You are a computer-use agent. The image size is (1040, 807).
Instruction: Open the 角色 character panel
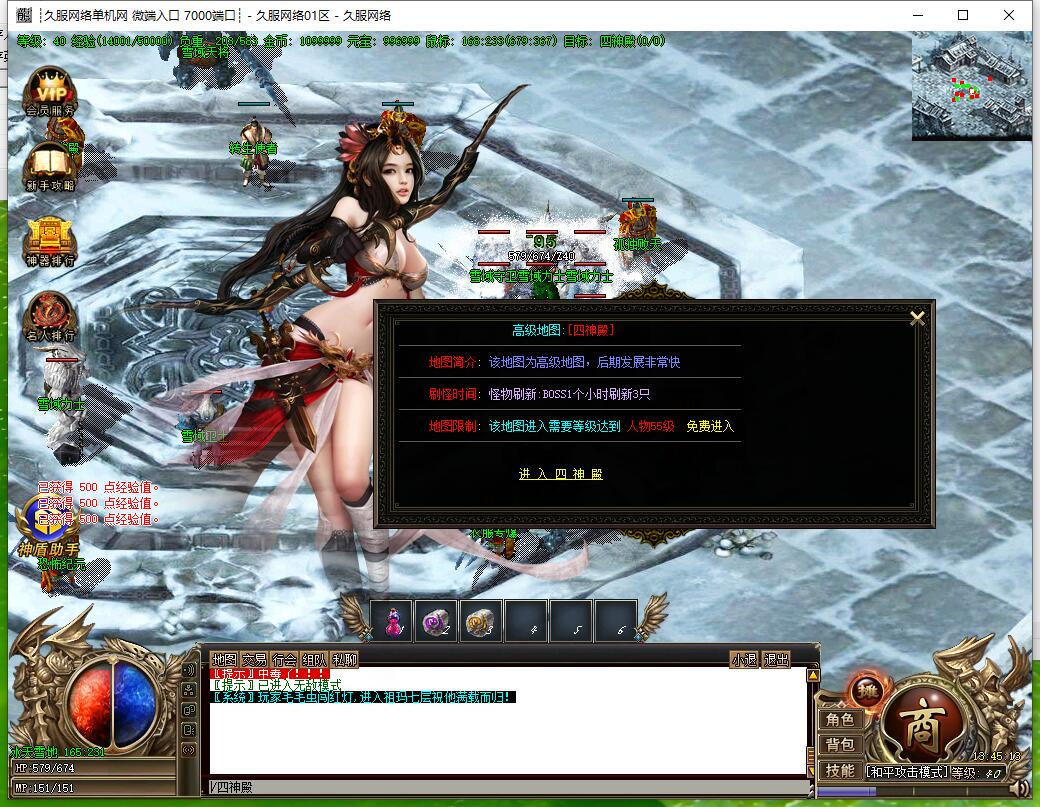[840, 720]
